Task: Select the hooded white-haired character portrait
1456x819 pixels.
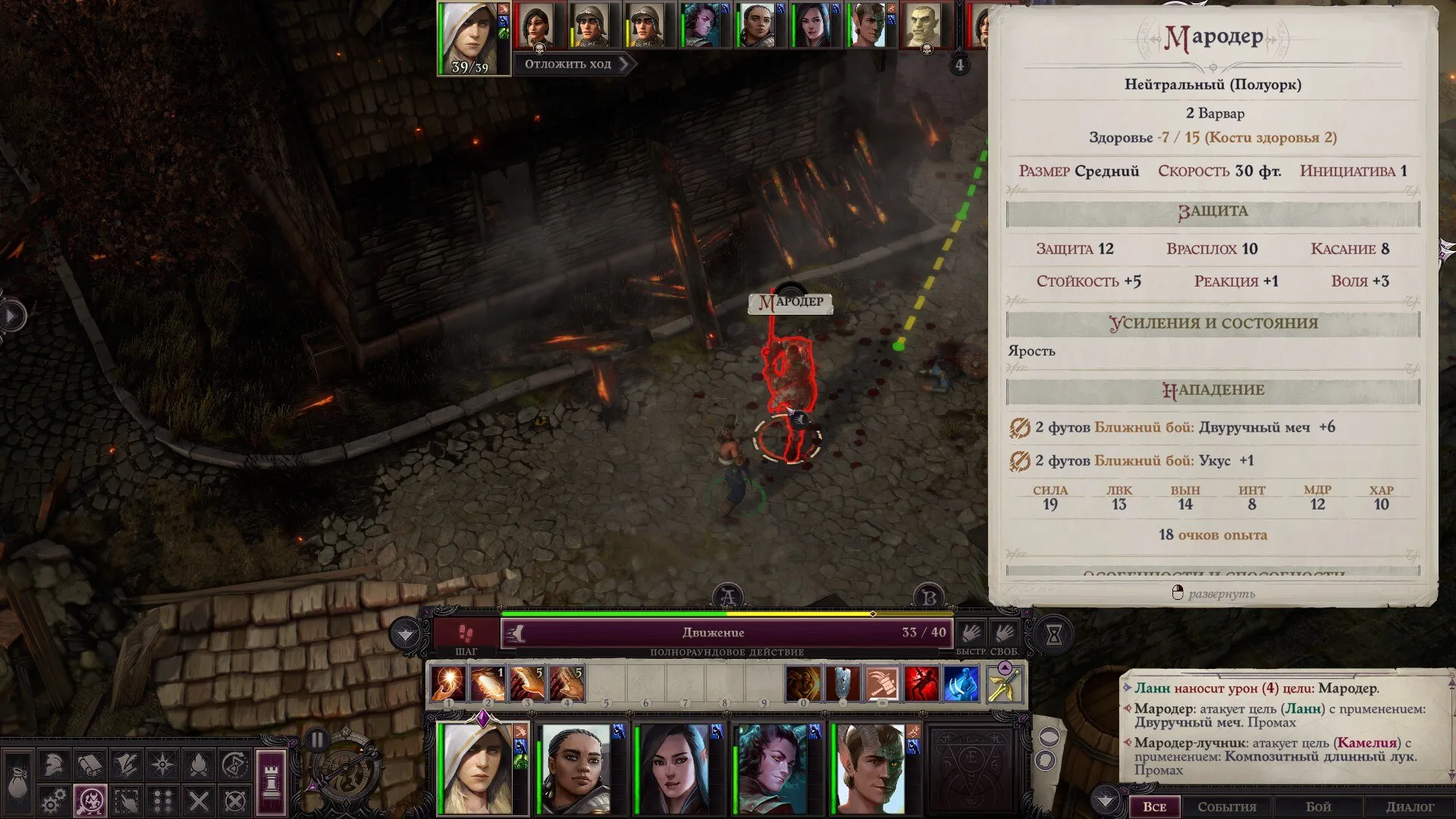Action: [477, 768]
